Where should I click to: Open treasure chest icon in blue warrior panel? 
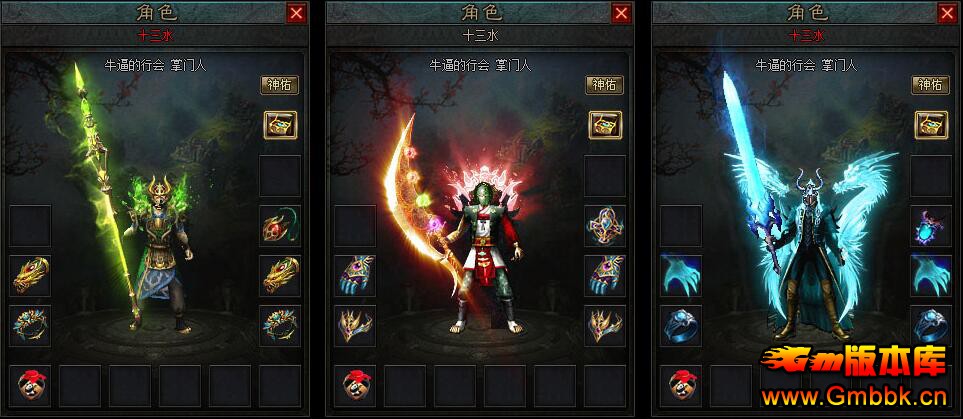[929, 124]
